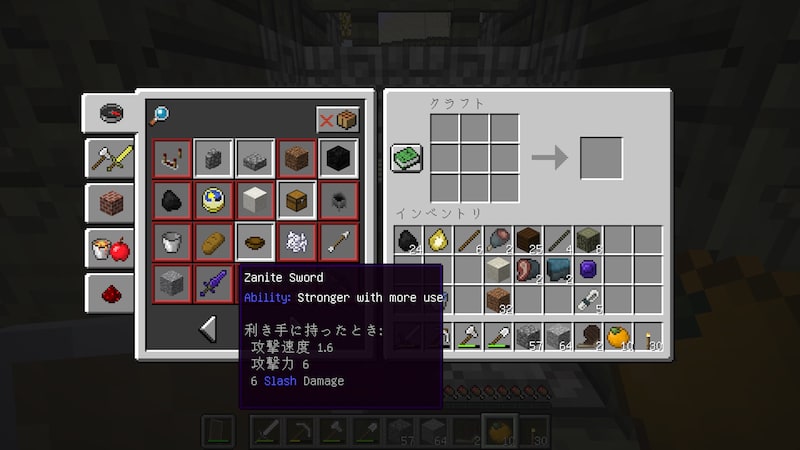Go to the previous recipe page arrow
Viewport: 800px width, 450px height.
tap(208, 328)
